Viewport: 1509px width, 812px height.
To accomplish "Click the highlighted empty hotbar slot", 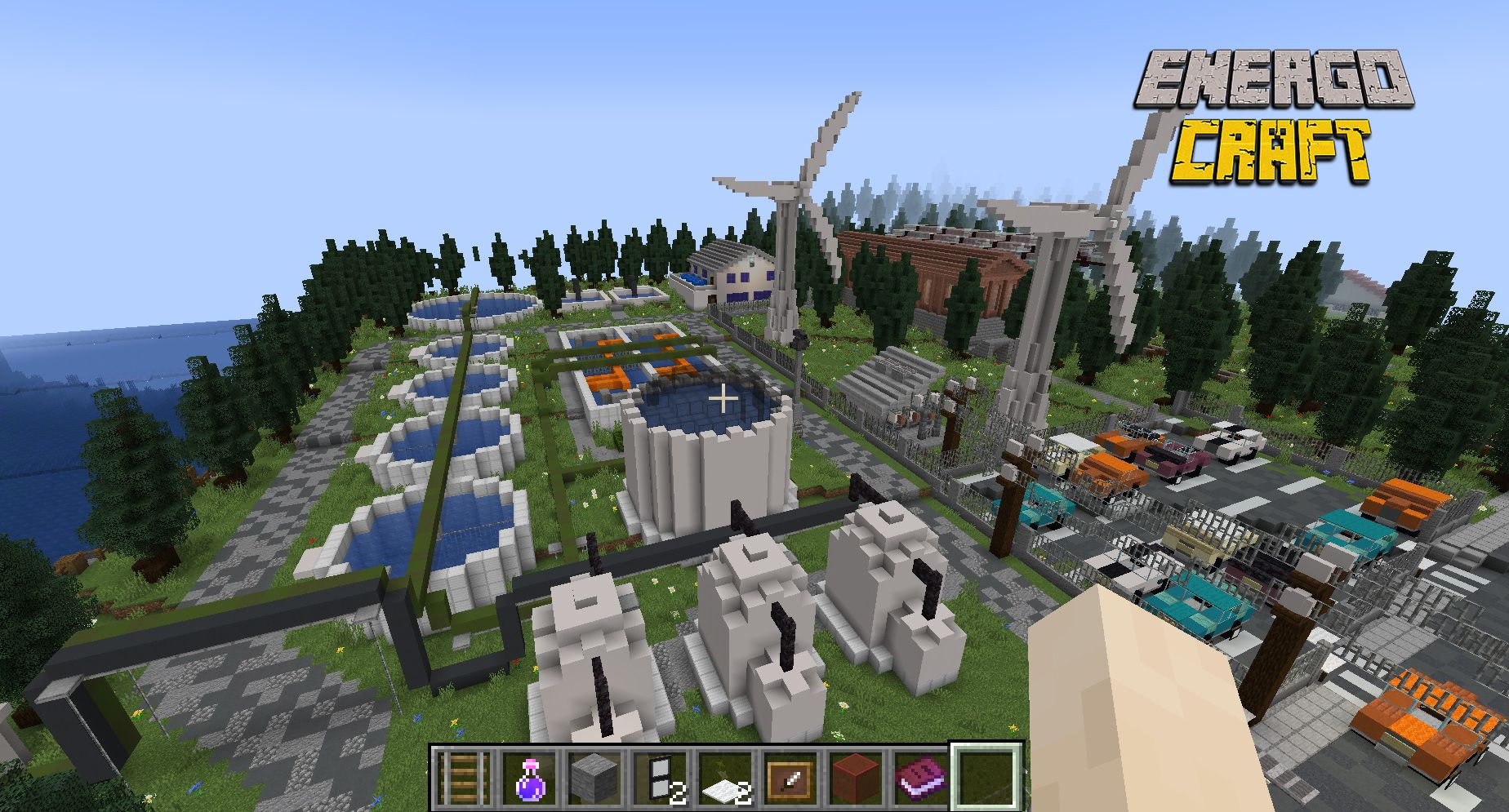I will [x=986, y=776].
